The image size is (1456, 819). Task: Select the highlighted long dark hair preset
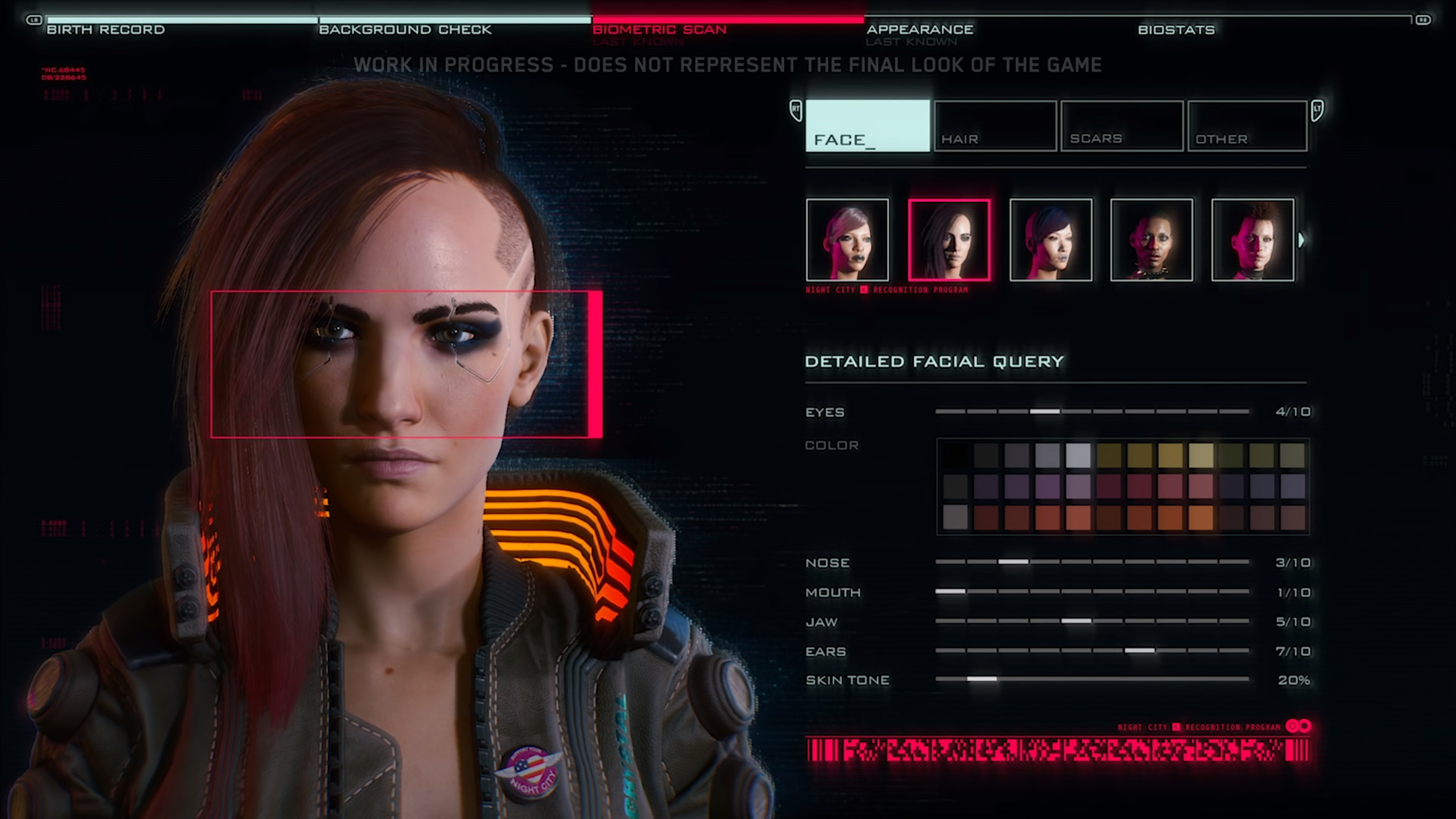coord(949,240)
